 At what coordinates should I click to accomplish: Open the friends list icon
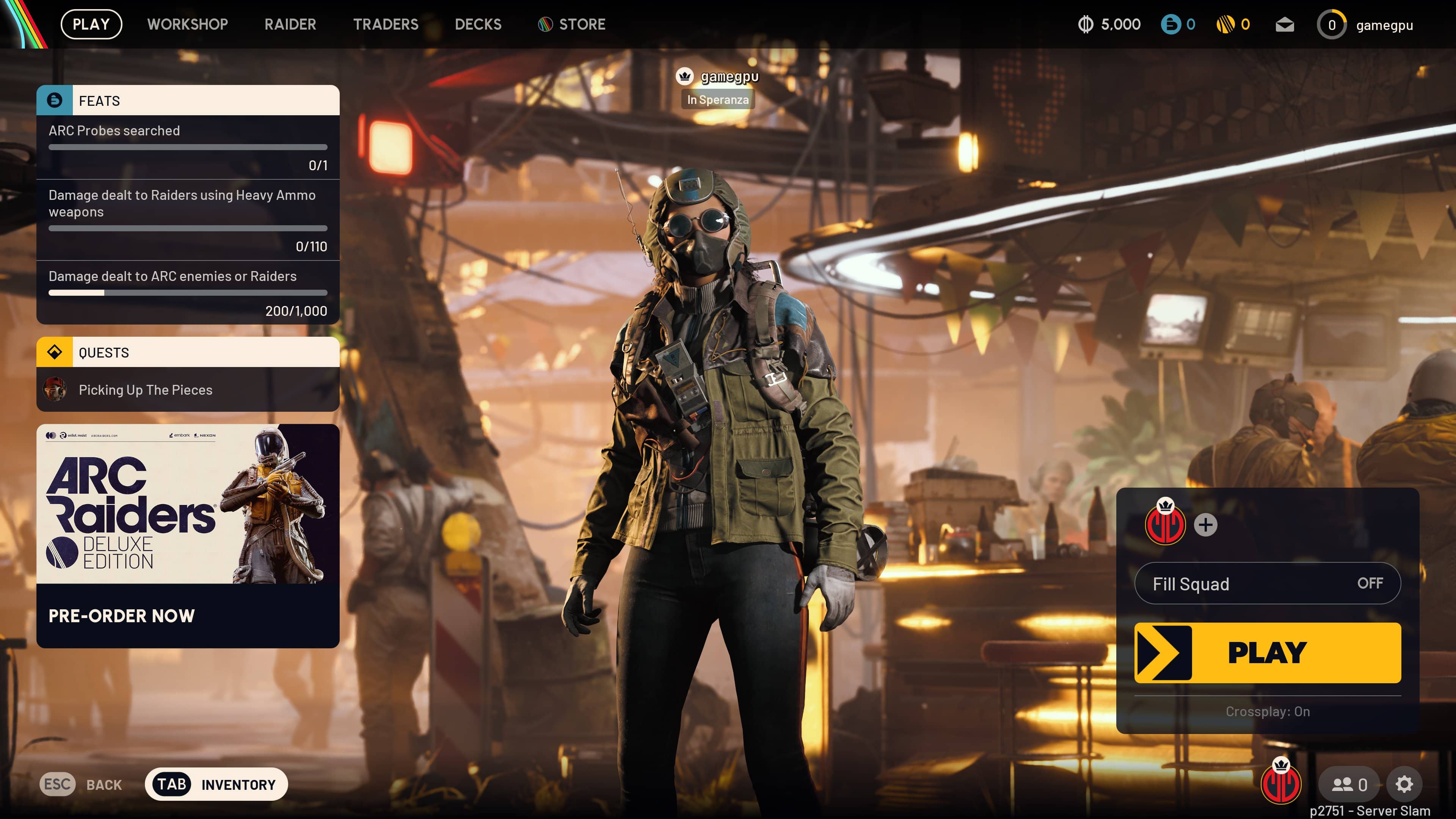pos(1349,784)
